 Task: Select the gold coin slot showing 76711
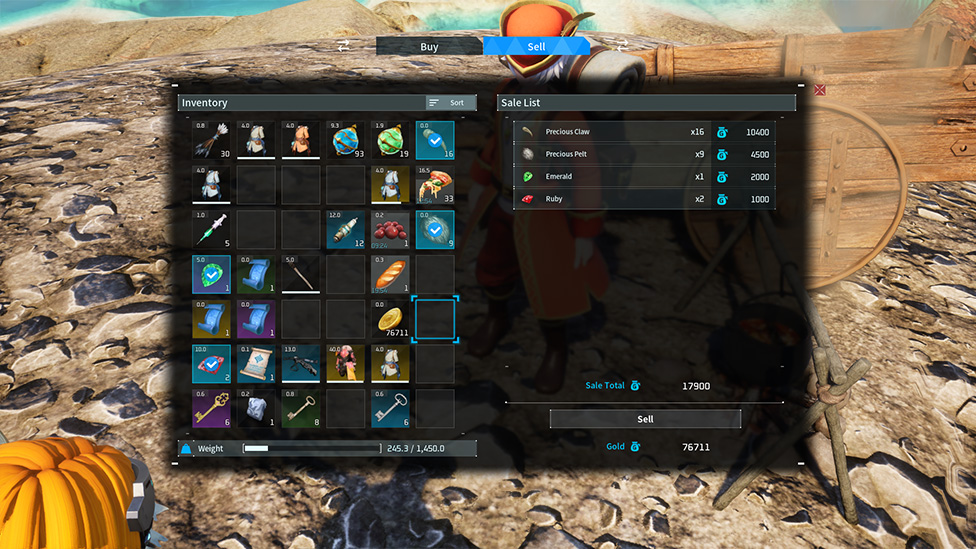[x=391, y=320]
